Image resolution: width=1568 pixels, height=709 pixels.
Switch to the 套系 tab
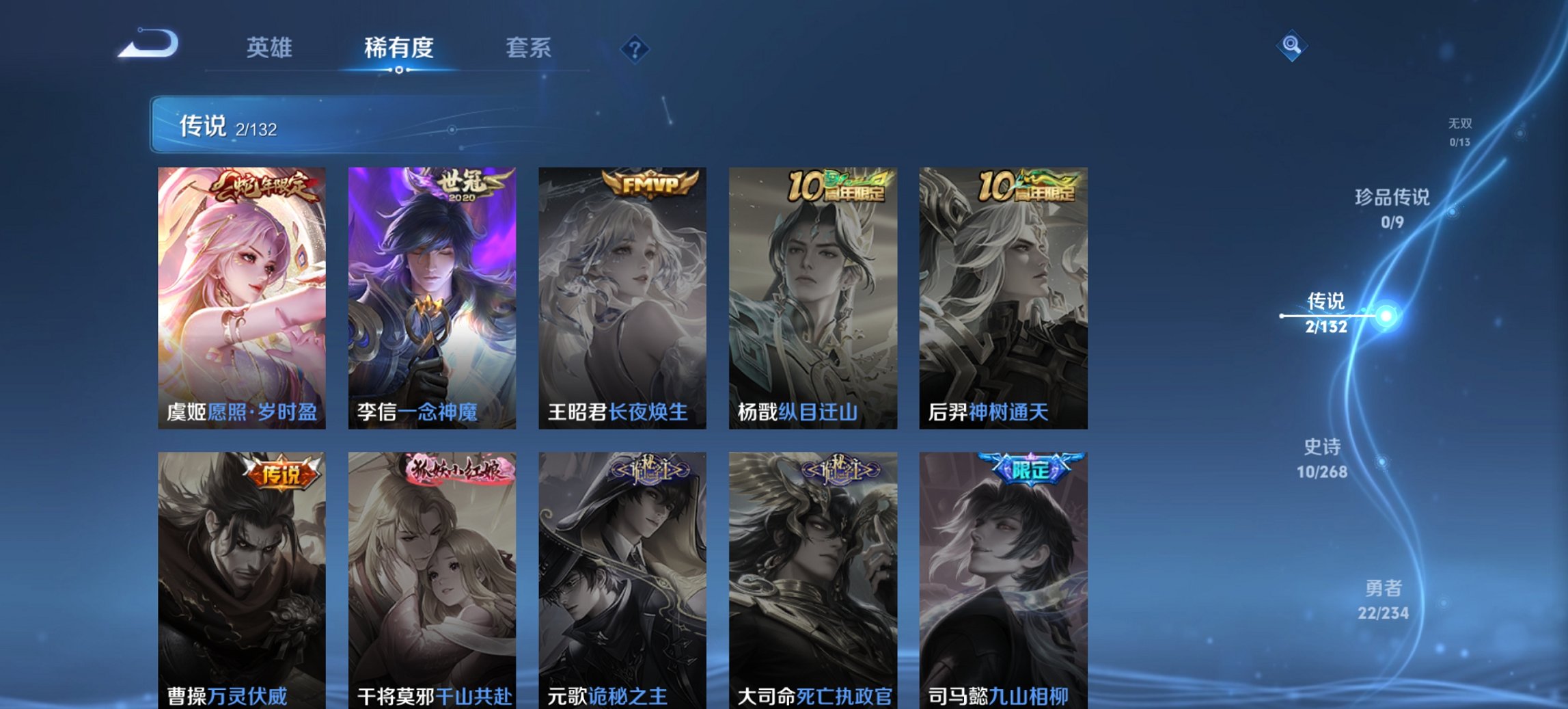[x=529, y=47]
